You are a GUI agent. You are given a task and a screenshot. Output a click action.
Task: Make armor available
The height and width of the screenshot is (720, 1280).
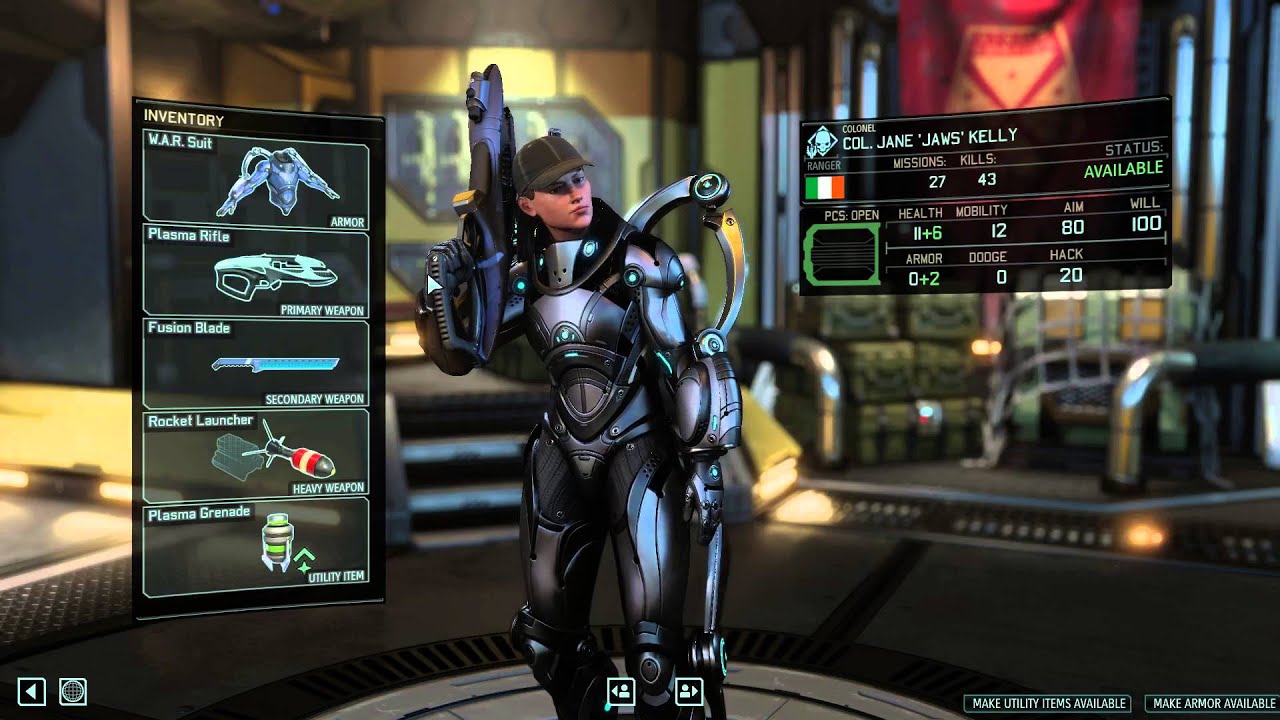tap(1213, 704)
